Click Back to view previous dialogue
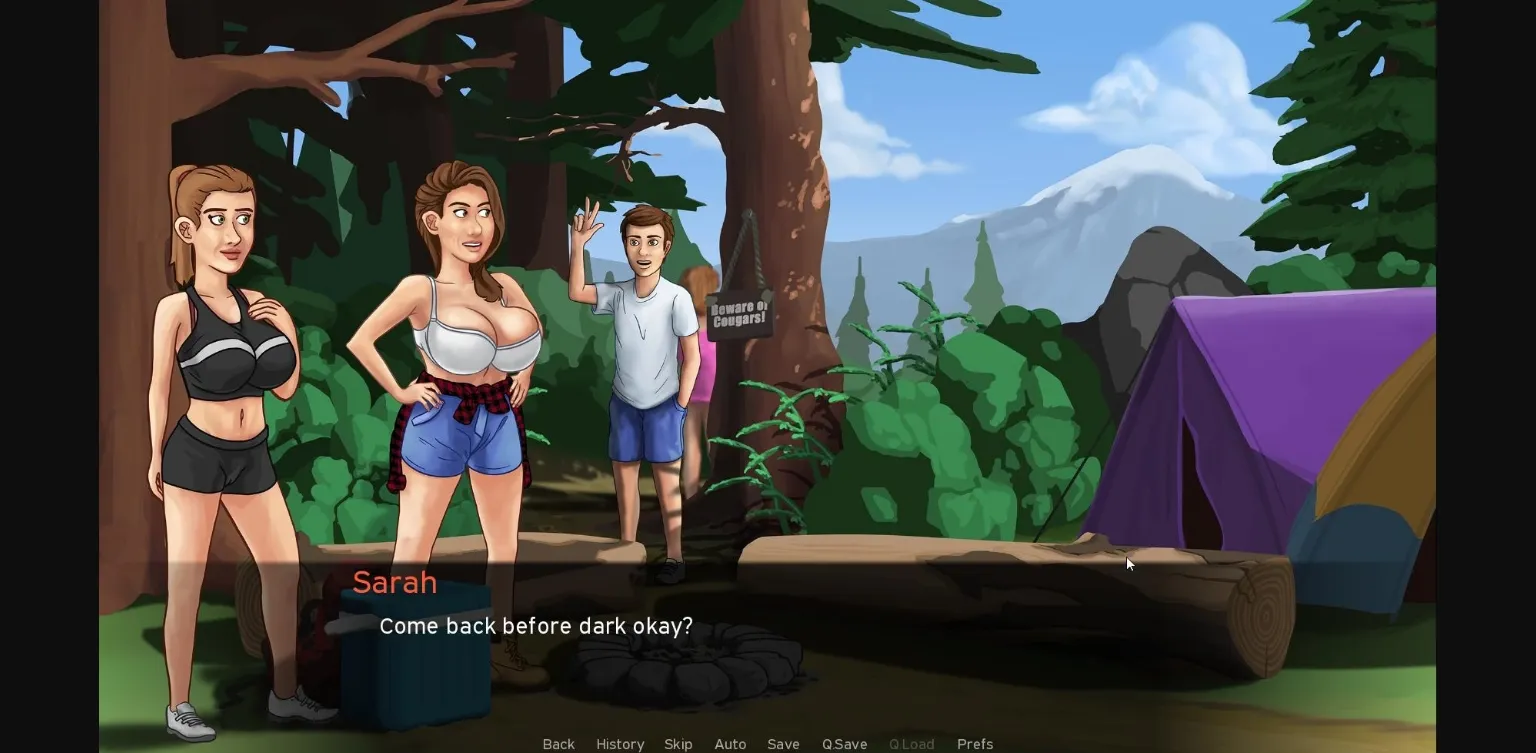The width and height of the screenshot is (1536, 753). tap(558, 744)
